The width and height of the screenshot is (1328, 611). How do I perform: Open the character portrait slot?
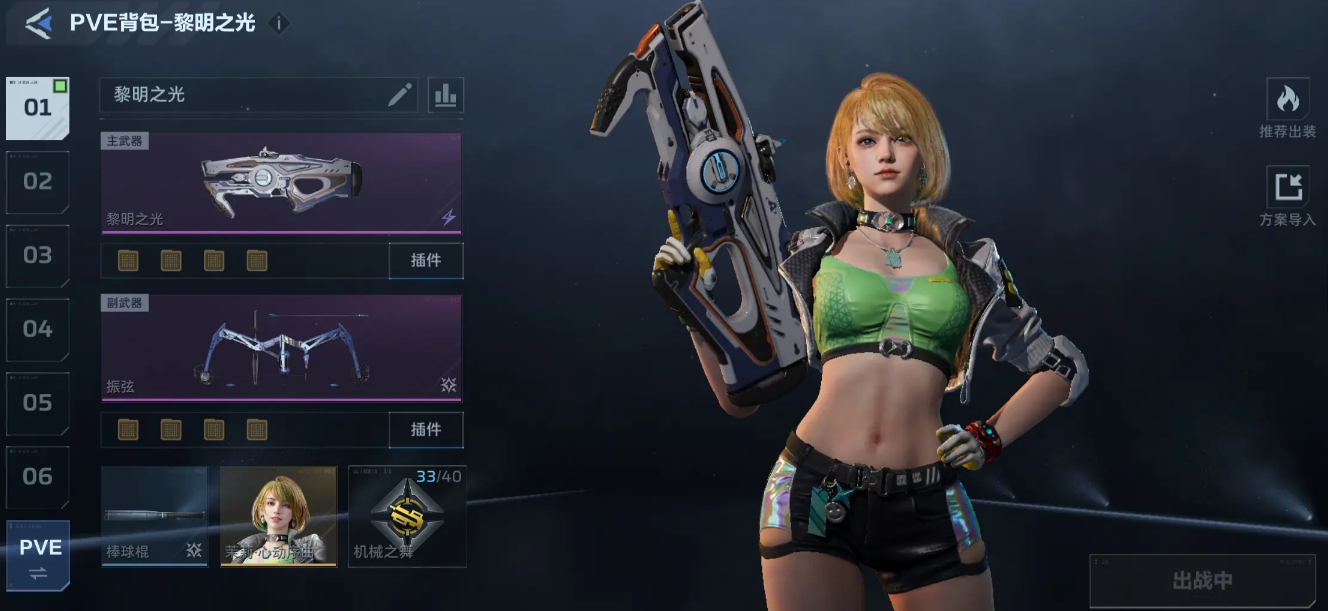coord(278,516)
